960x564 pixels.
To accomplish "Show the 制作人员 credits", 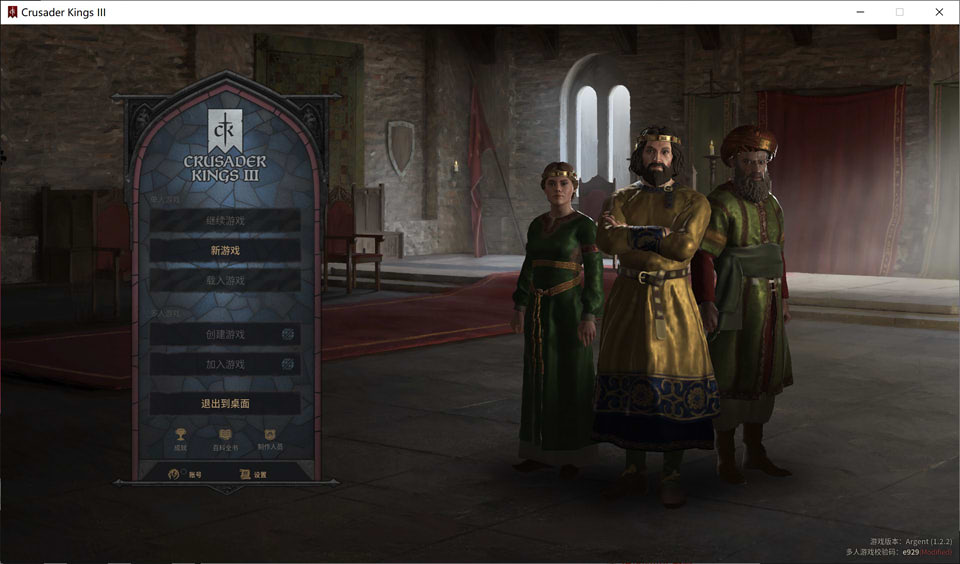I will [270, 438].
